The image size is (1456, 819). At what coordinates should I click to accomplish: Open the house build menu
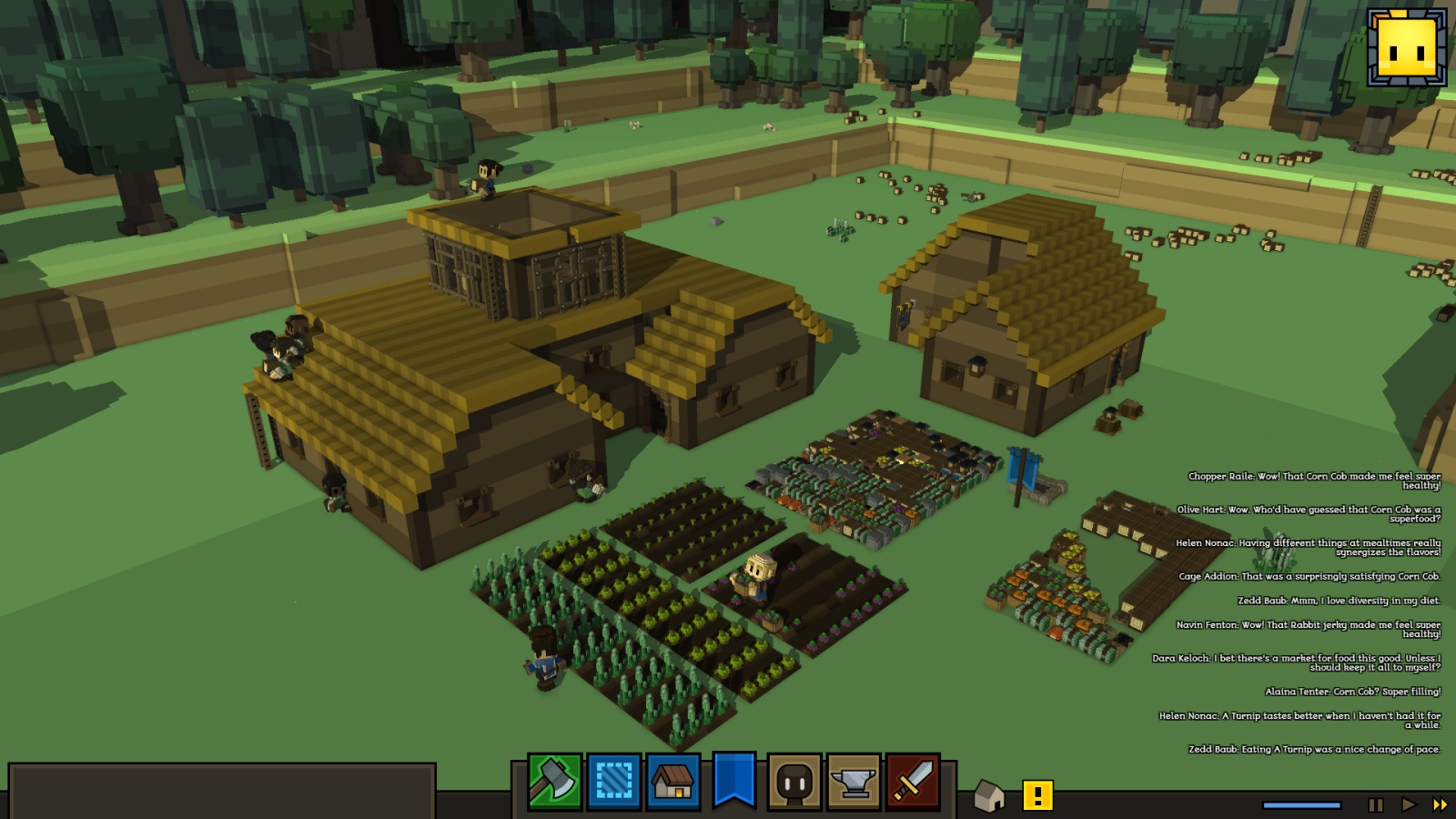673,782
